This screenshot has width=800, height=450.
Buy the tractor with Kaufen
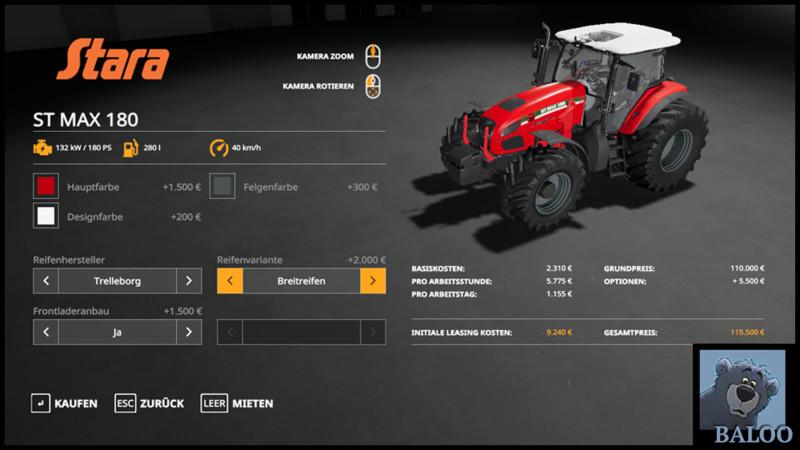click(x=66, y=403)
